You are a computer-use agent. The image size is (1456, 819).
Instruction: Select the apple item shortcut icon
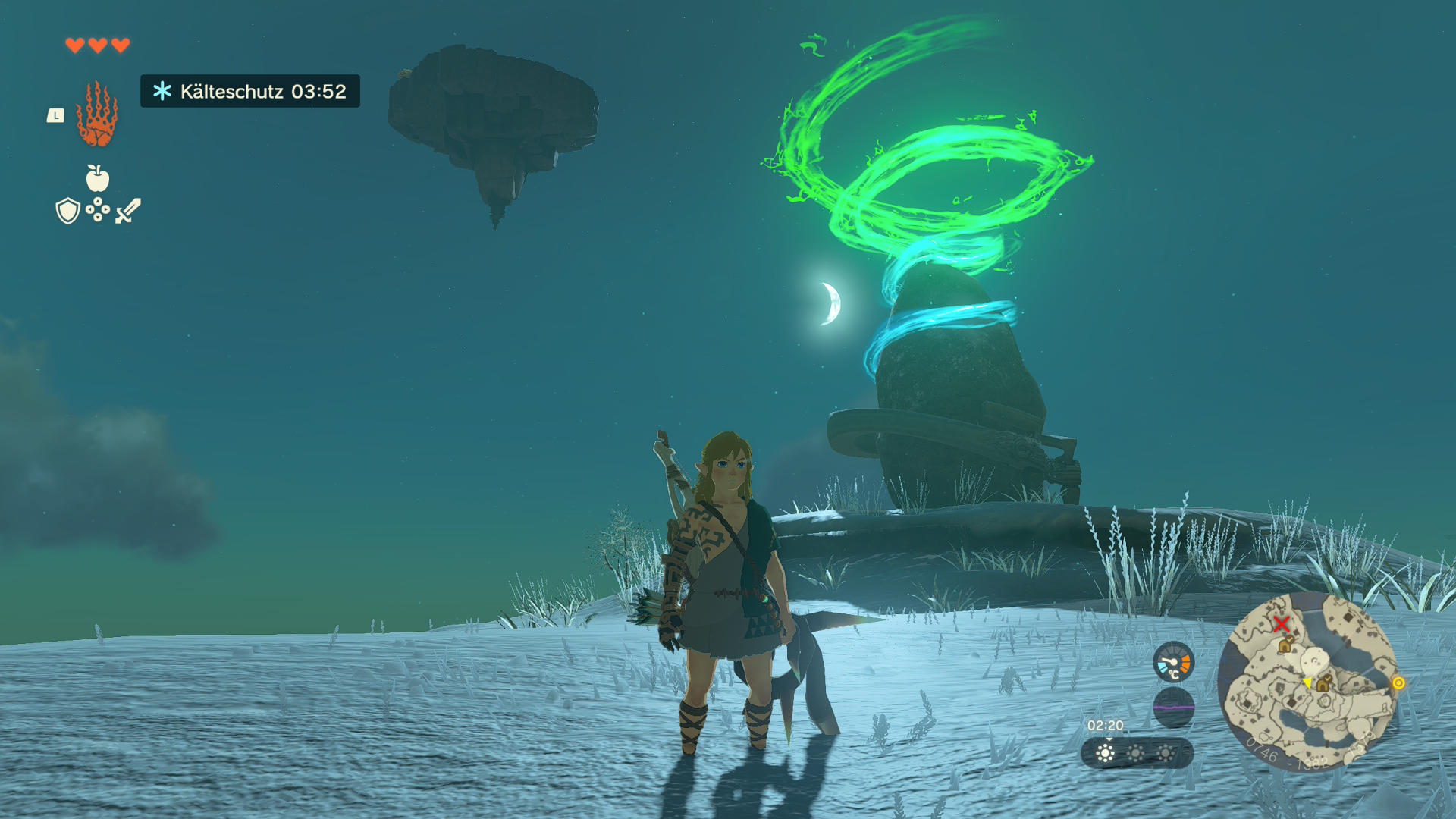pyautogui.click(x=97, y=178)
